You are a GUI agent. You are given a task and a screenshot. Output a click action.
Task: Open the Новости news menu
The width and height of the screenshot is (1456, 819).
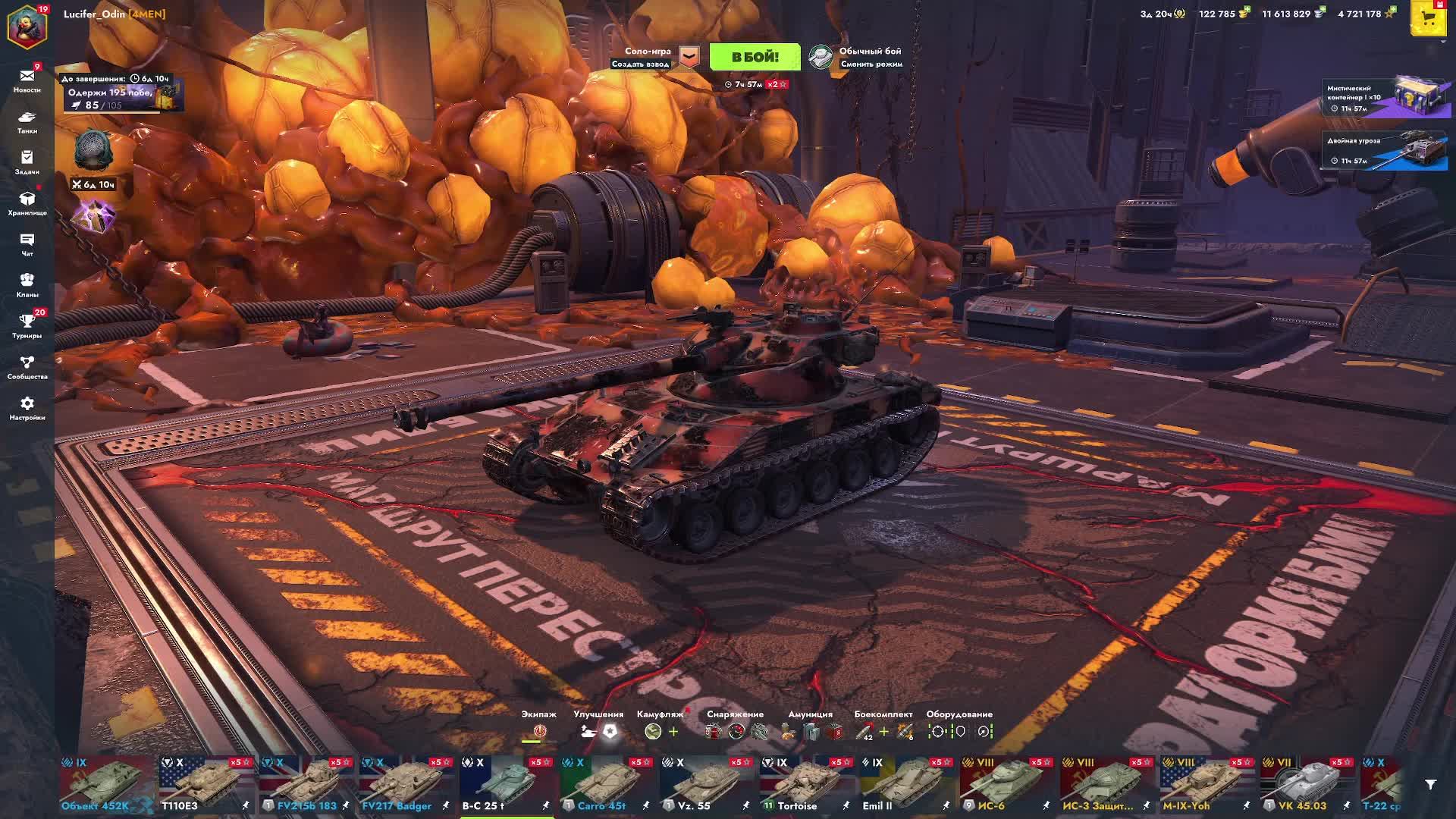tap(27, 80)
